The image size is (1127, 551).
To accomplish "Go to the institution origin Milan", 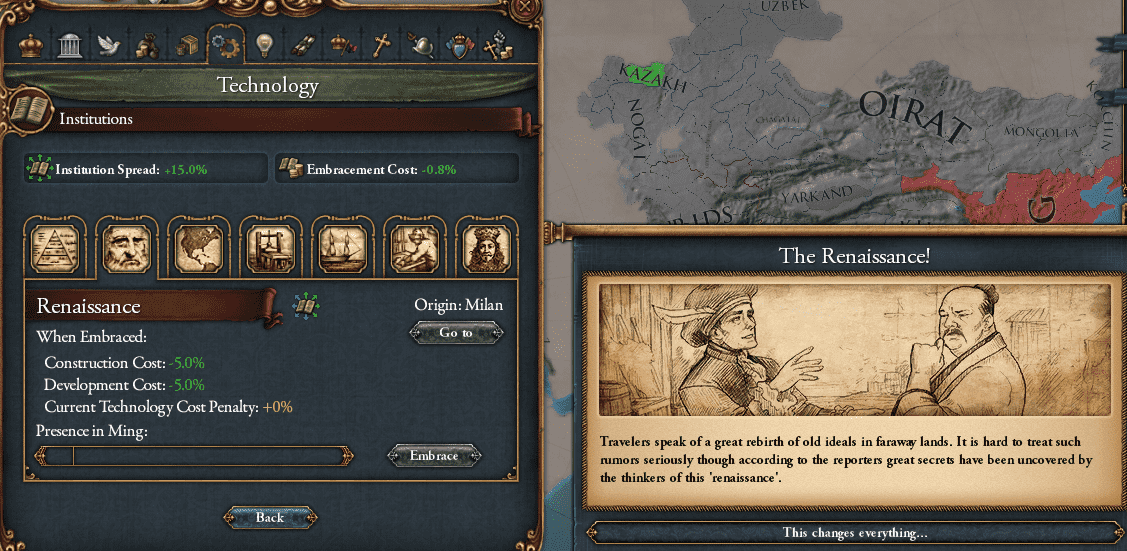I will 456,333.
